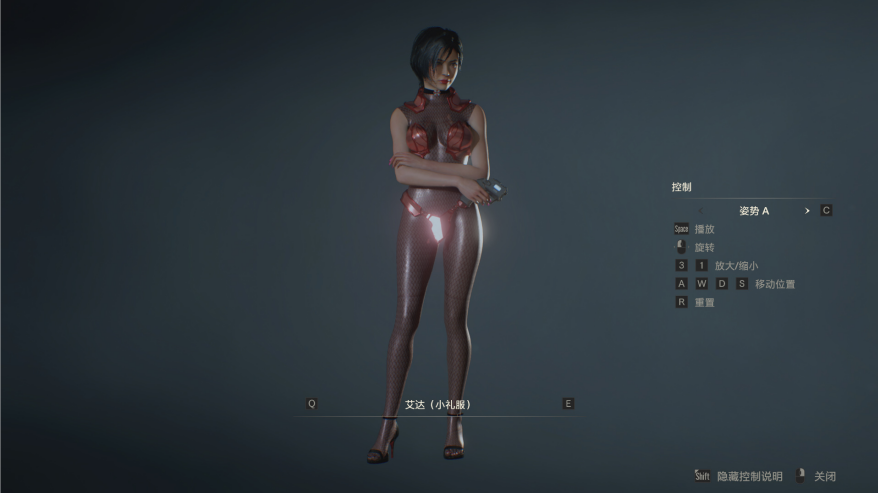The image size is (878, 493).
Task: Go to the previous pose with the left arrow
Action: coord(701,211)
